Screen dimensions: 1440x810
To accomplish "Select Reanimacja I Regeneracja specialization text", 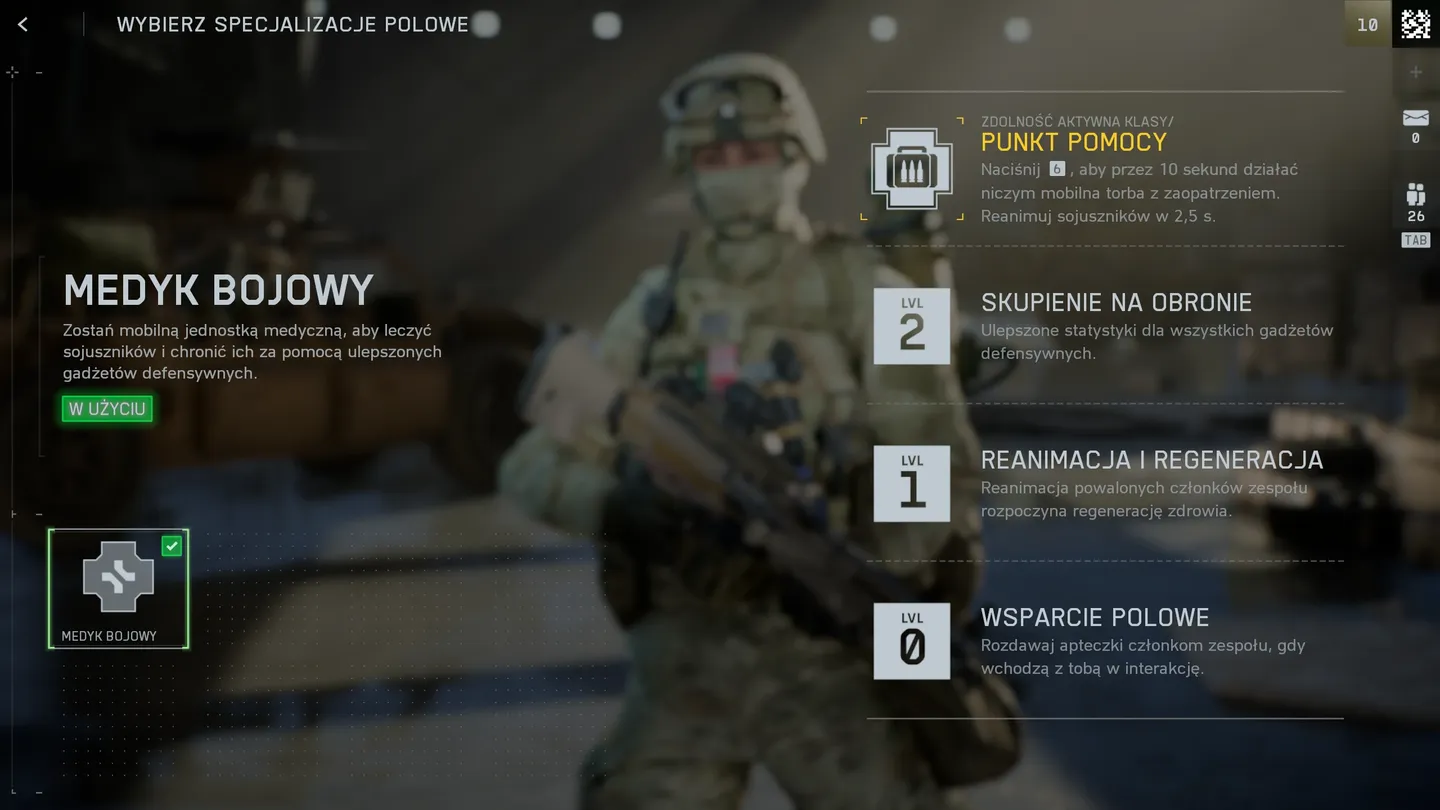I will click(x=1151, y=460).
